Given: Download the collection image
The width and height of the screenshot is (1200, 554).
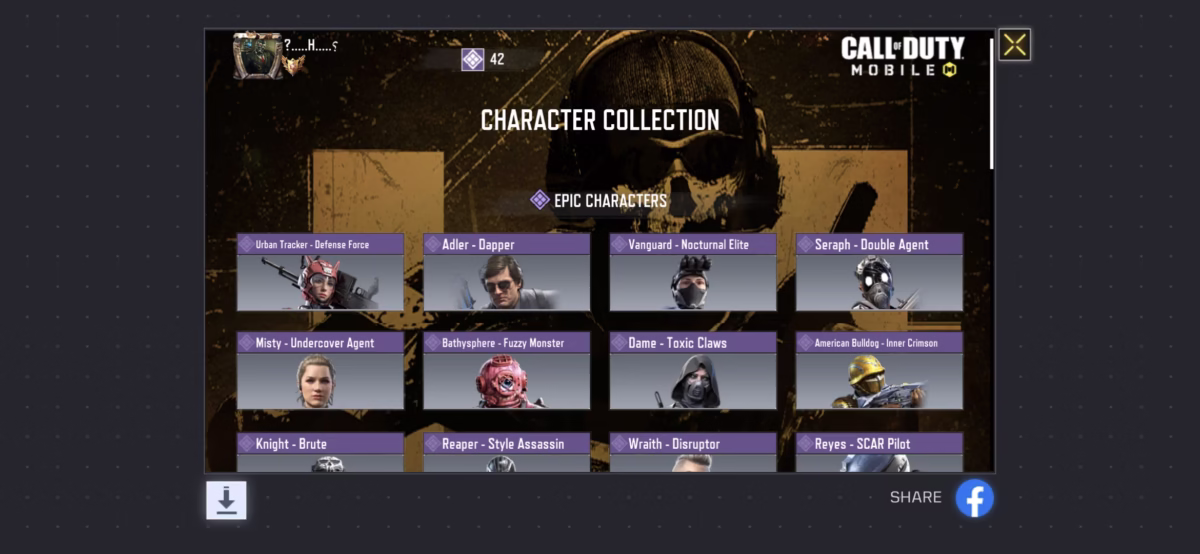Looking at the screenshot, I should click(x=226, y=500).
